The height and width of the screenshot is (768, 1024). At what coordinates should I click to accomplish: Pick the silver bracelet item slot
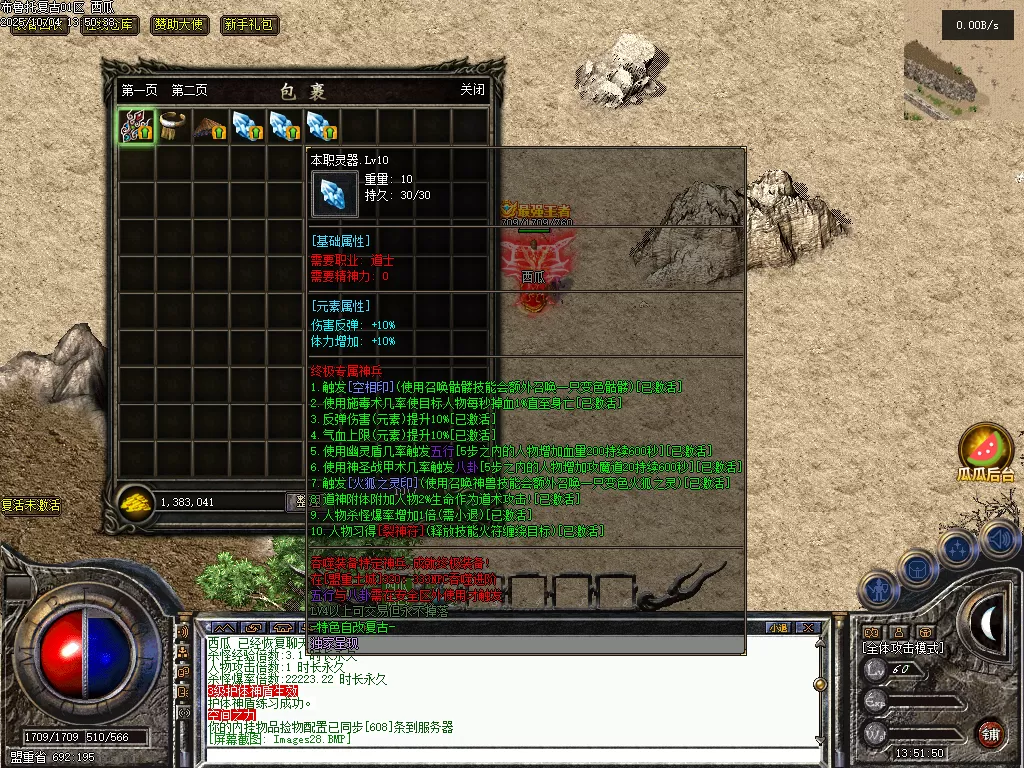173,127
